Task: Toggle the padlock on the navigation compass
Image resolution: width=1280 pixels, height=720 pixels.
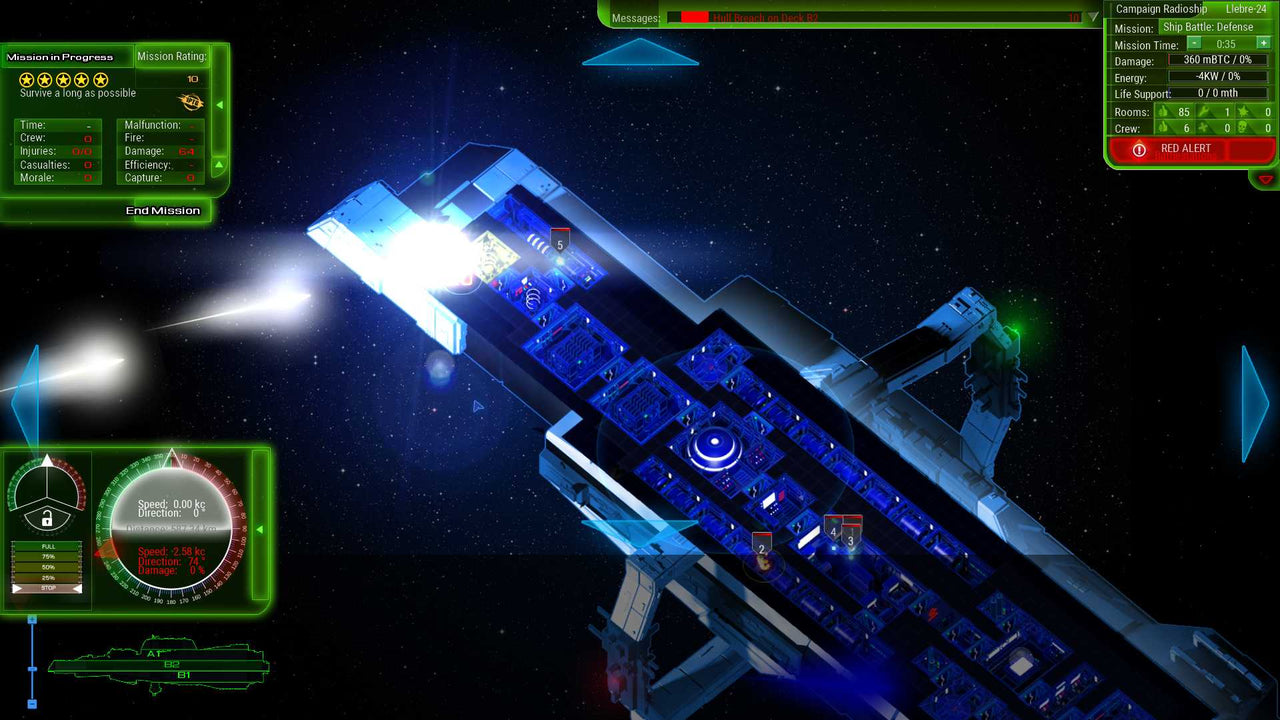Action: click(x=47, y=518)
